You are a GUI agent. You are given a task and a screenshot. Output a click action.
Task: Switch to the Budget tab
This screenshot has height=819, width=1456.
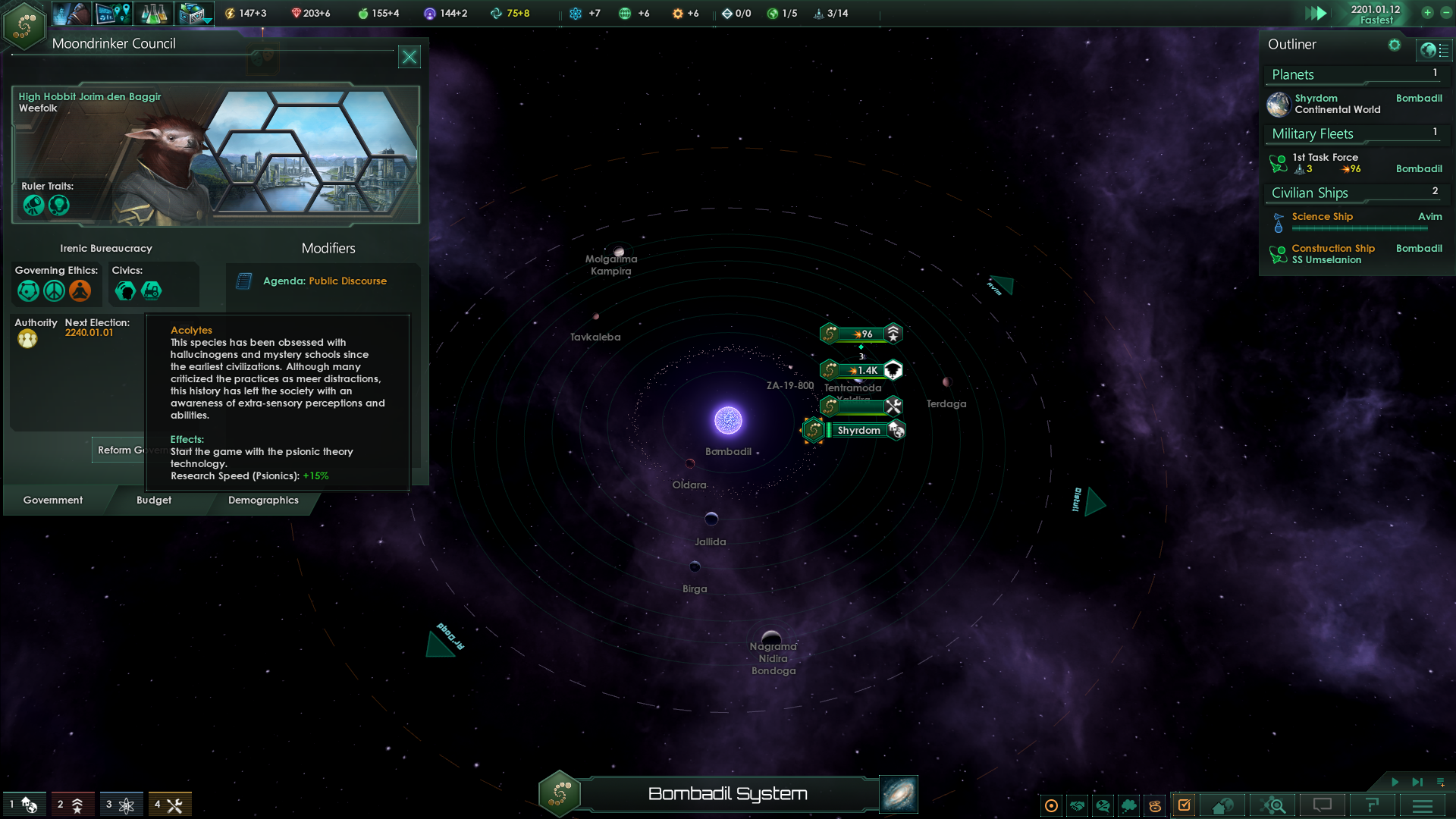point(154,500)
